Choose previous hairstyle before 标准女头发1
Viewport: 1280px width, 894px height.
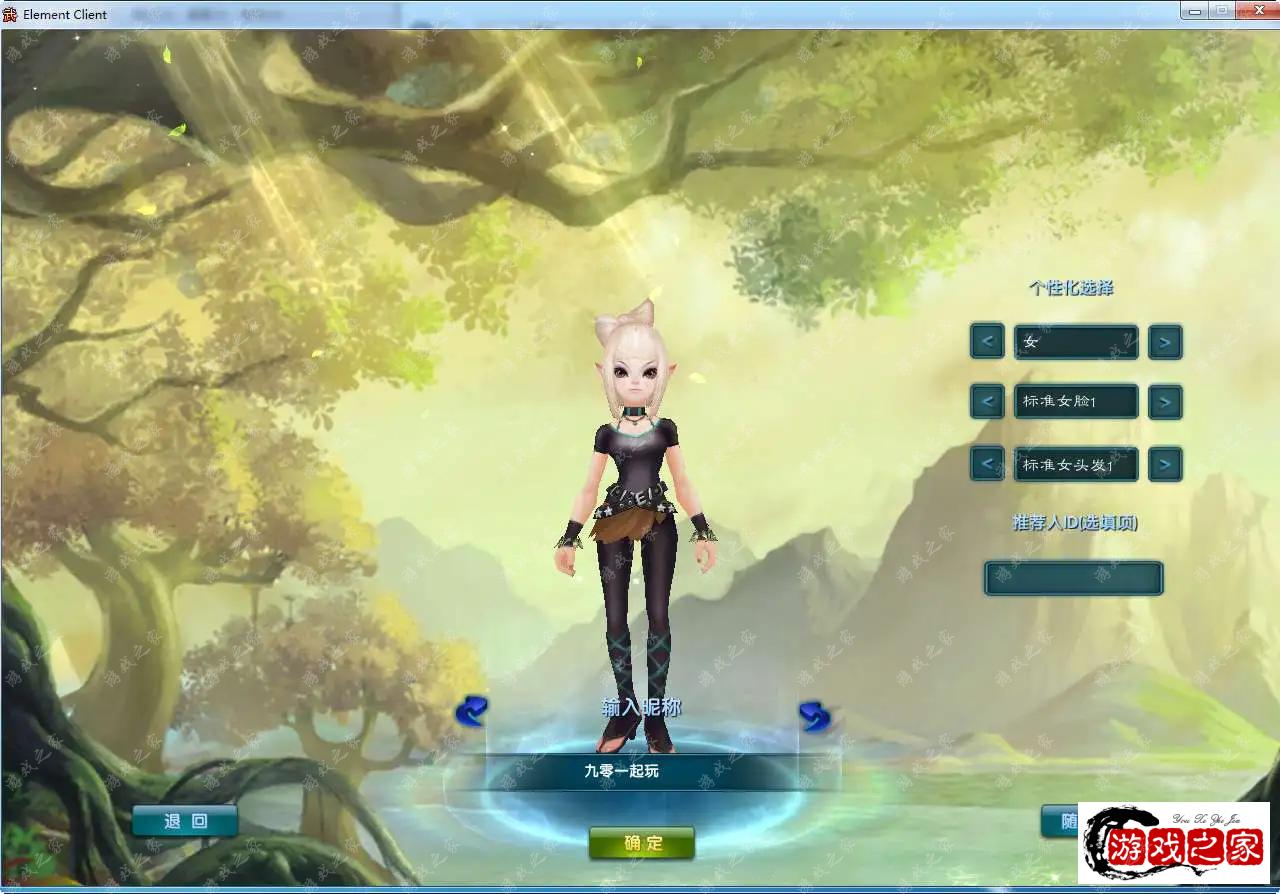[987, 464]
